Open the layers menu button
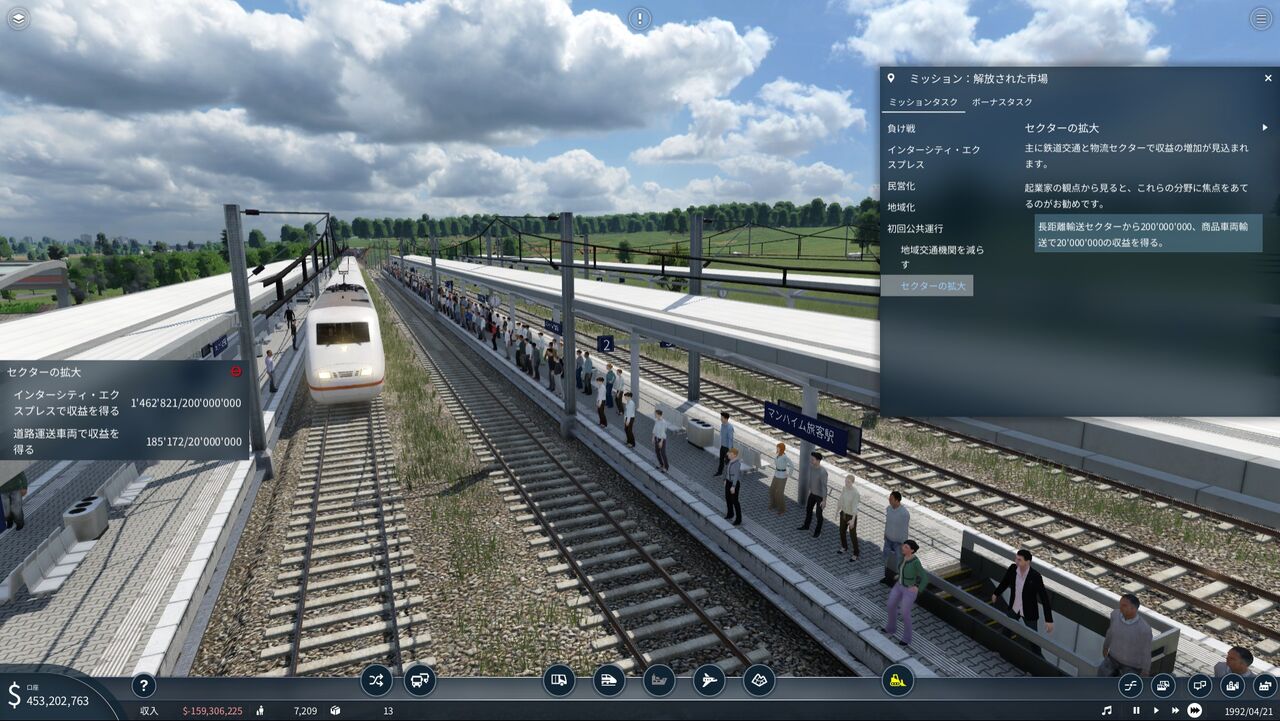The width and height of the screenshot is (1280, 721). pyautogui.click(x=18, y=18)
